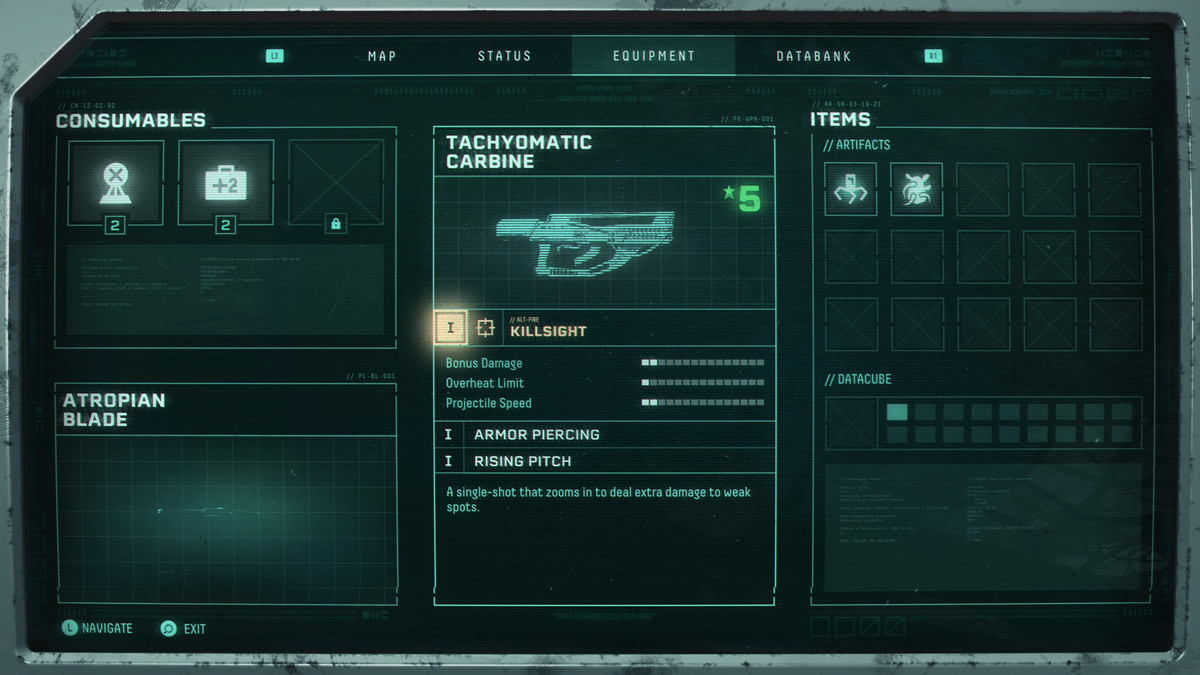The image size is (1200, 675).
Task: Select the Armor Piercing trait row
Action: click(x=604, y=435)
